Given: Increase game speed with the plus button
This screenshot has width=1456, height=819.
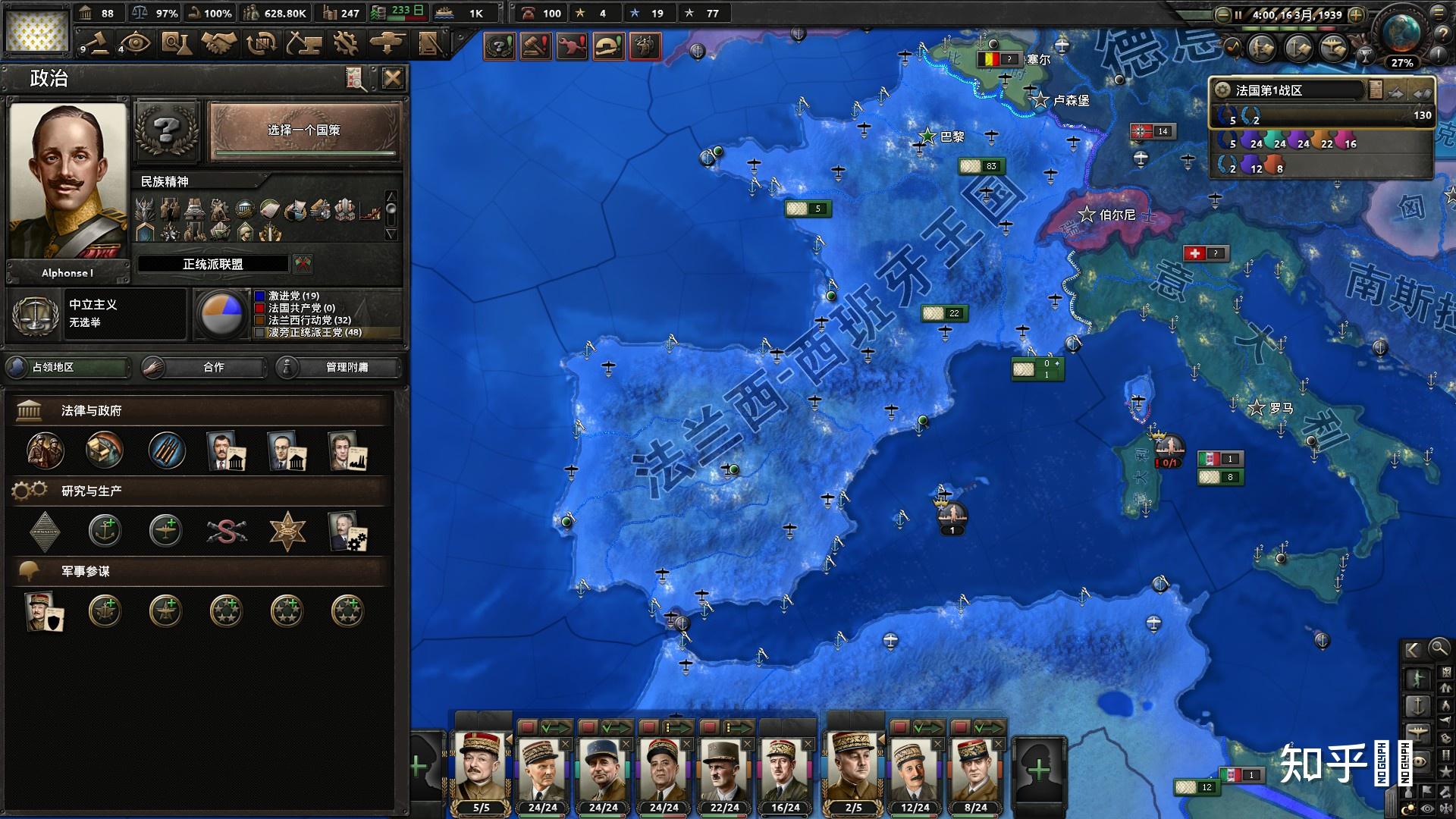Looking at the screenshot, I should (1357, 14).
